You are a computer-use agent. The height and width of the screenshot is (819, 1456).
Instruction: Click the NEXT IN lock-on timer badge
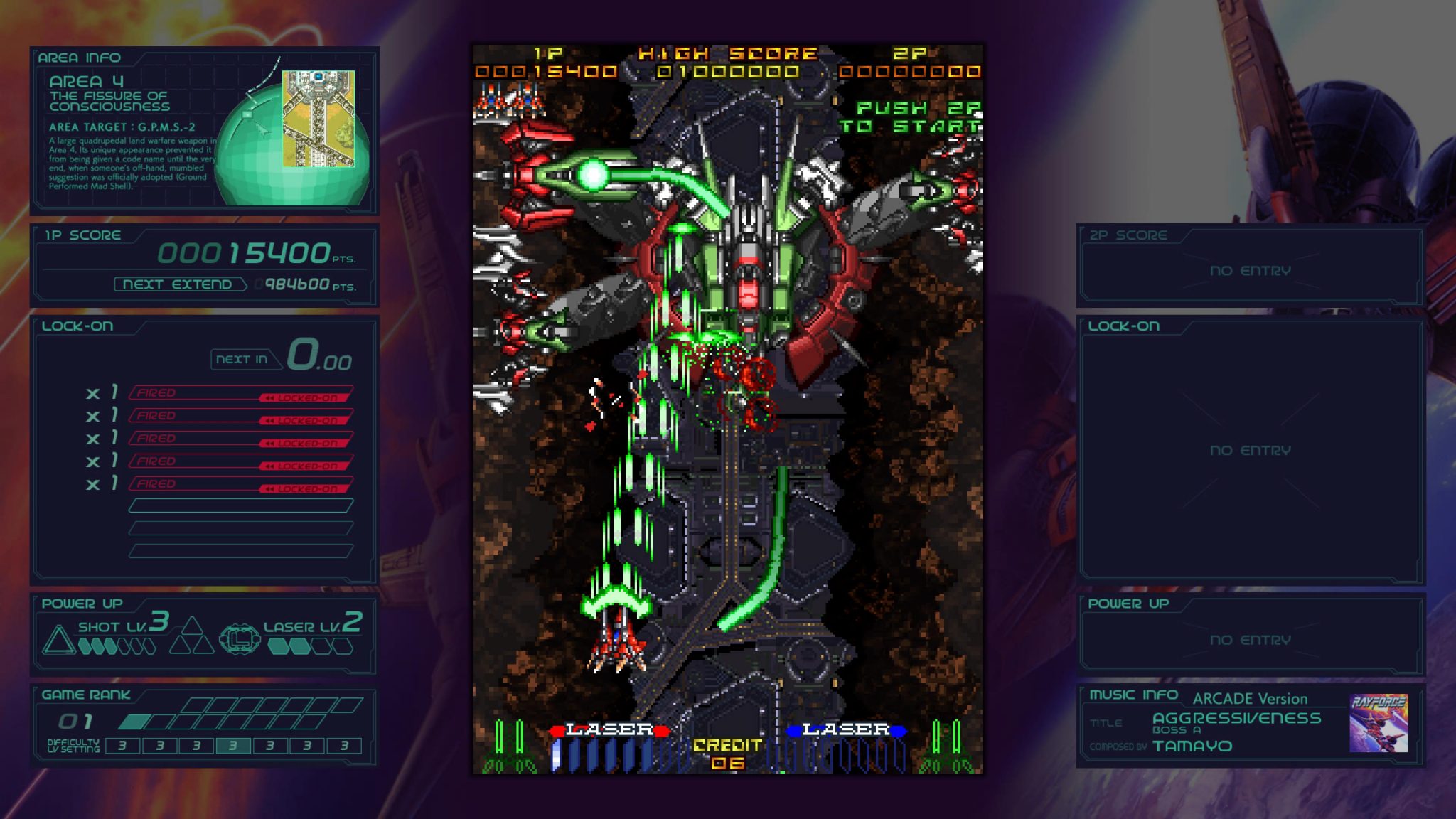[x=242, y=360]
